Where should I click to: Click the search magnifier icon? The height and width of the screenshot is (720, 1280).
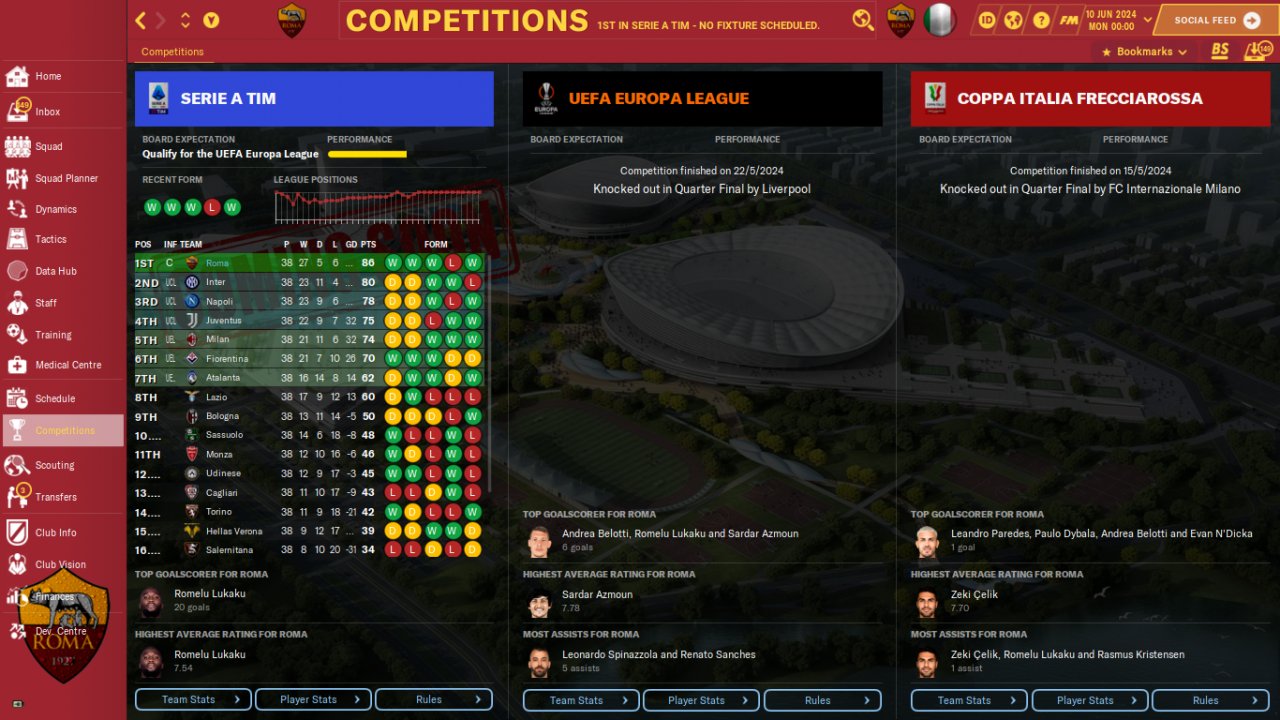862,20
